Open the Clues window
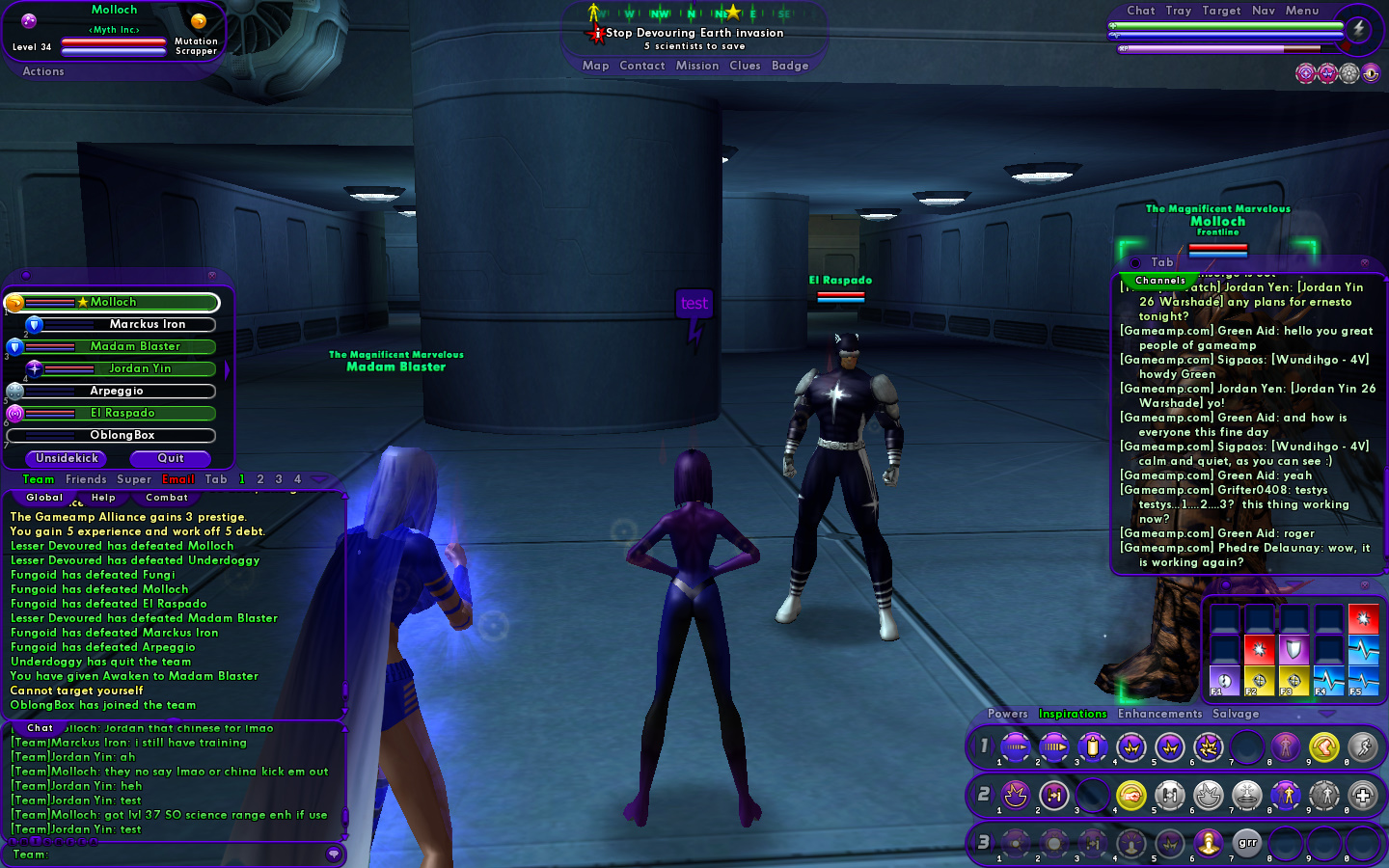The width and height of the screenshot is (1389, 868). click(745, 66)
